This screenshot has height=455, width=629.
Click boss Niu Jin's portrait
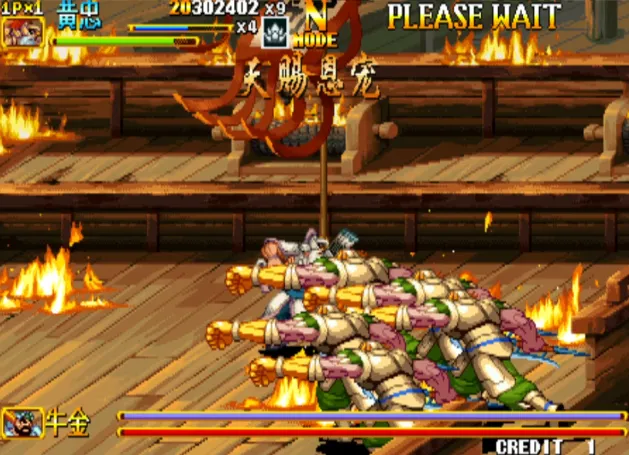[x=22, y=421]
